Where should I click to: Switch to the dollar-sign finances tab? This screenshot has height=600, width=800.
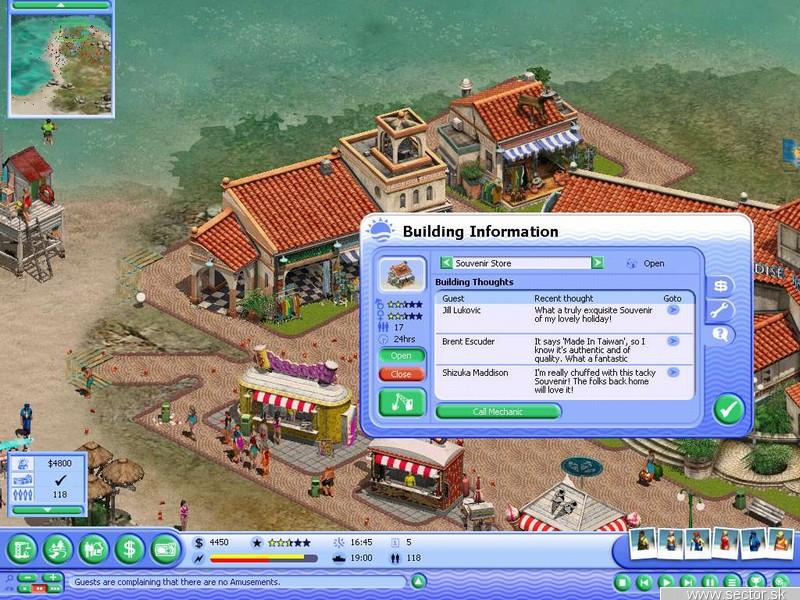tap(719, 285)
